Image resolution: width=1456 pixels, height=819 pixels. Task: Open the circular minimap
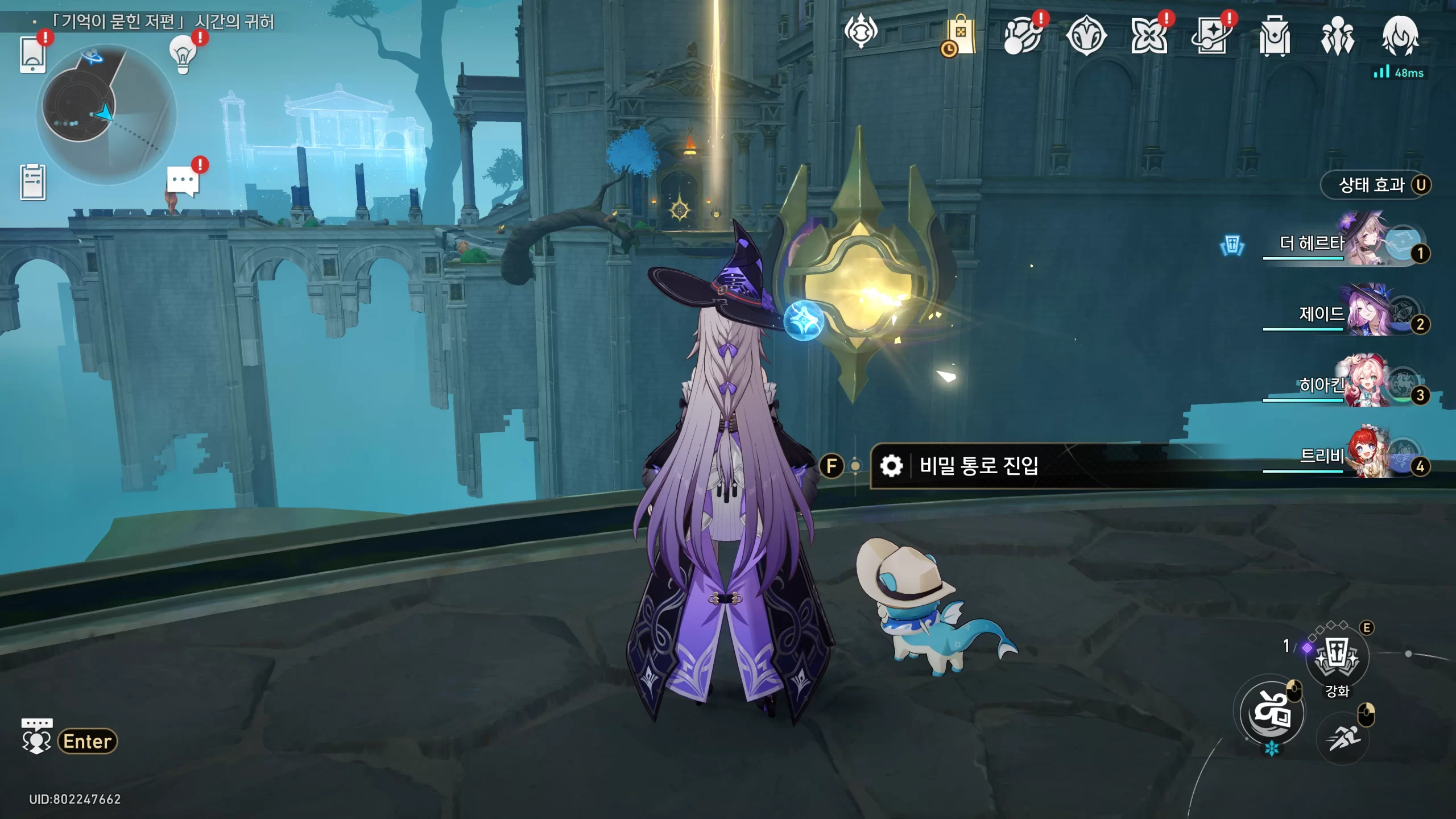tap(106, 114)
